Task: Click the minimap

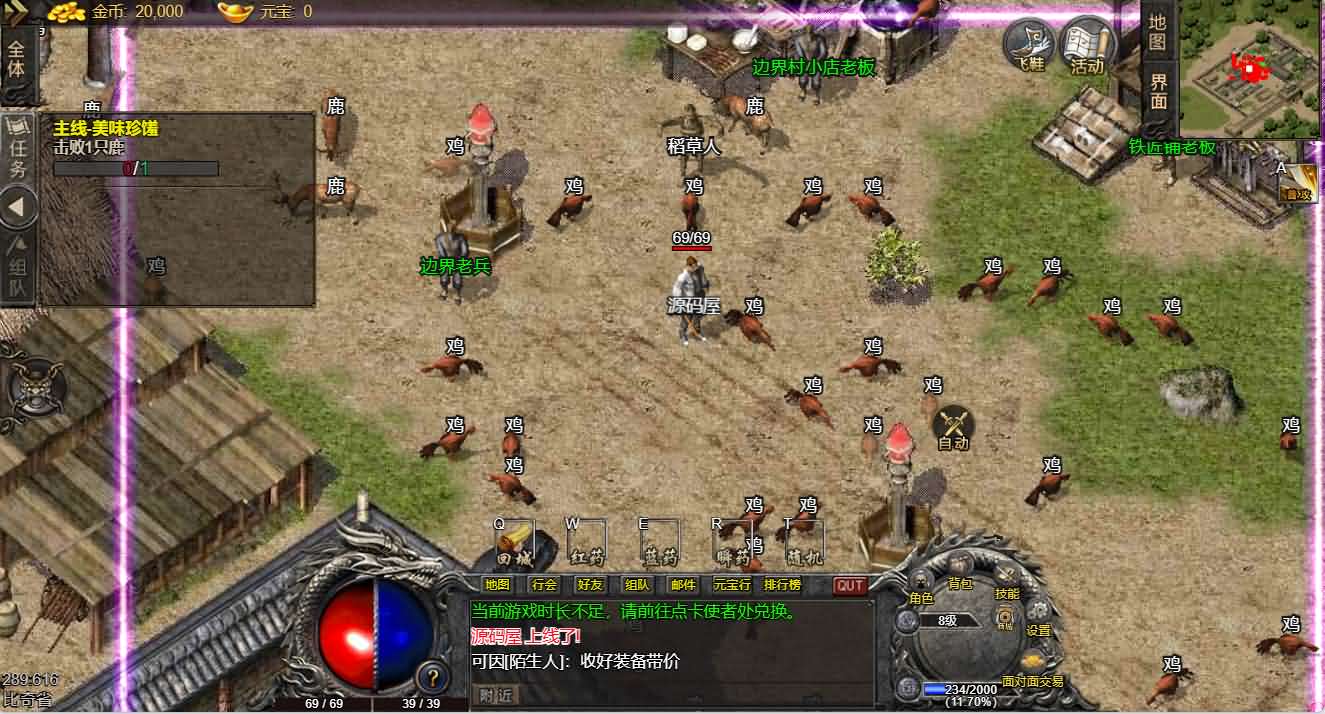Action: point(1250,68)
